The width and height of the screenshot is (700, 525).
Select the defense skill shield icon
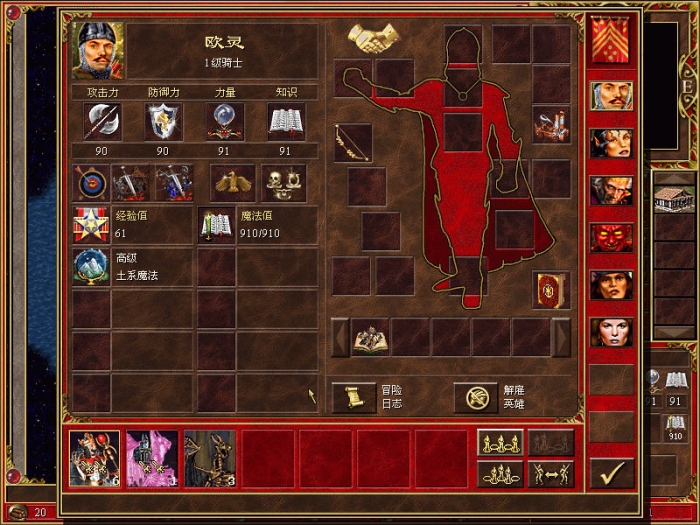tap(164, 121)
